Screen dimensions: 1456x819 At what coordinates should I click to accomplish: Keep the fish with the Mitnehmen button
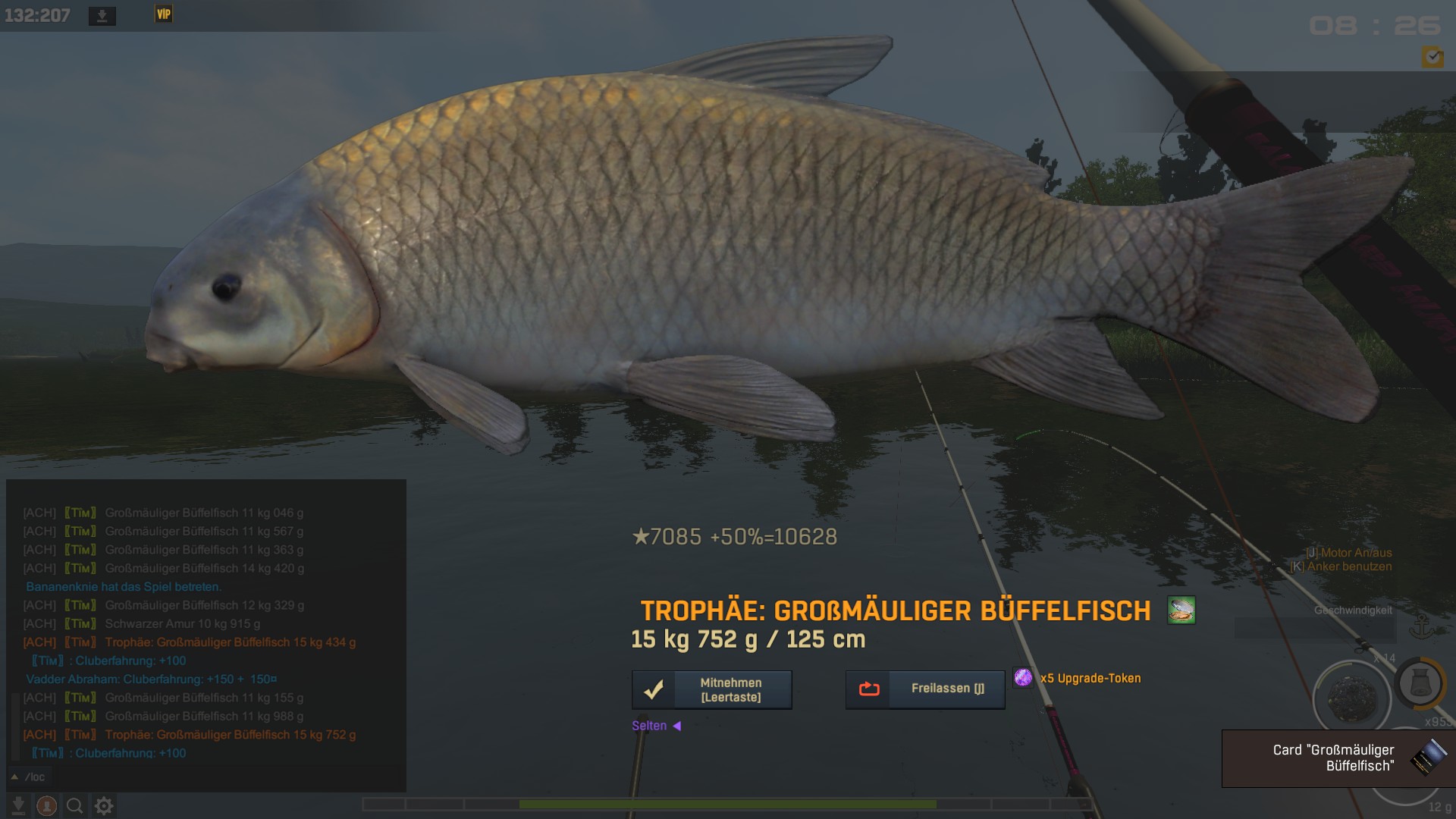[711, 689]
